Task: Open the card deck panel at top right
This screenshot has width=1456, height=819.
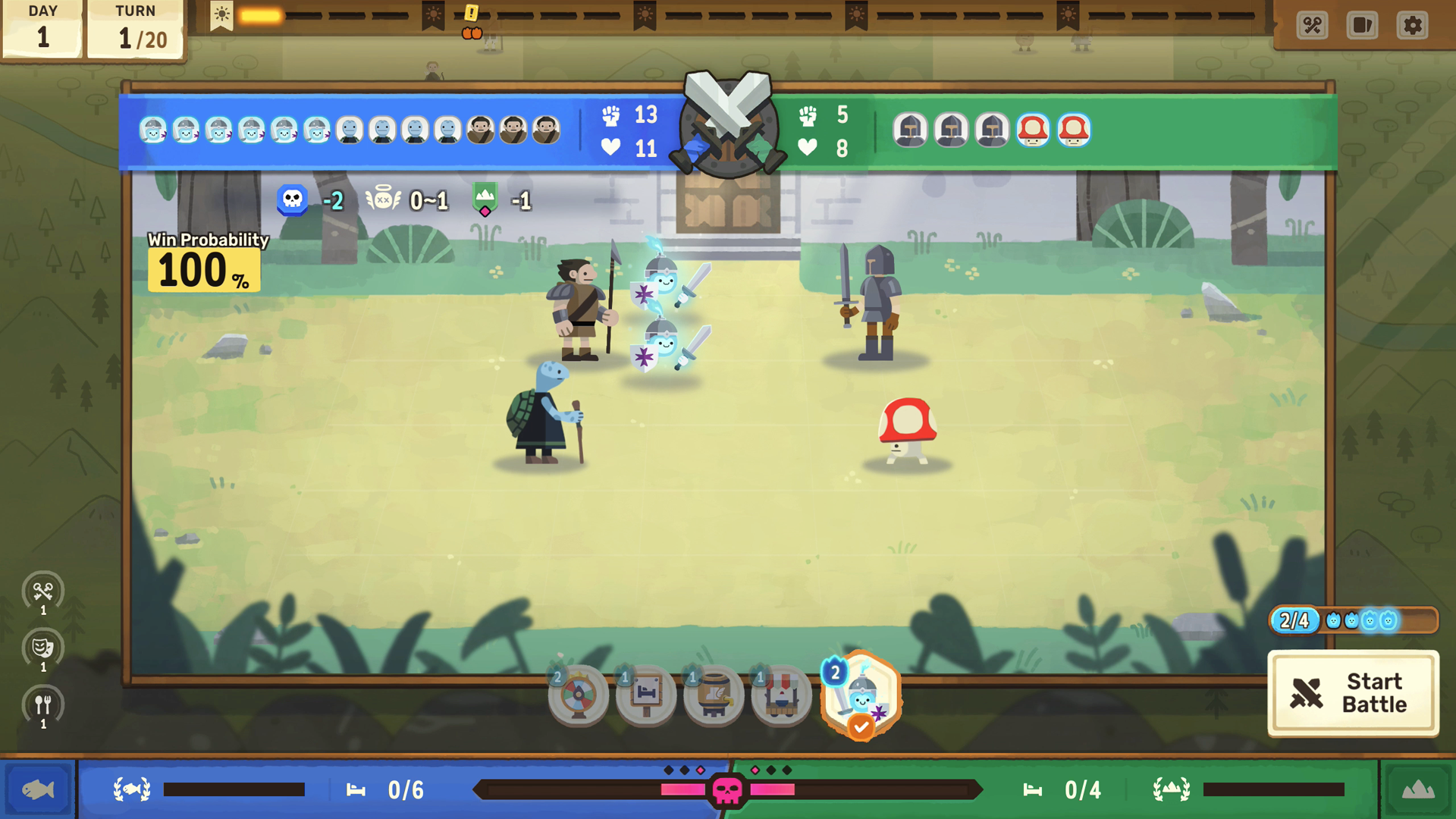Action: pyautogui.click(x=1361, y=25)
